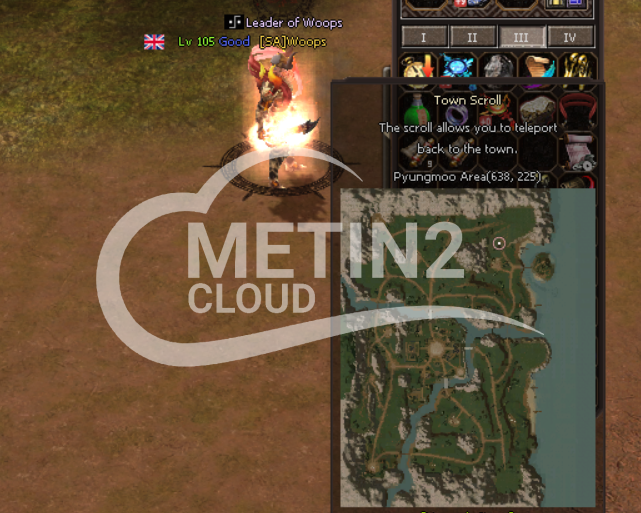This screenshot has height=513, width=641.
Task: Open inventory page II
Action: click(472, 37)
